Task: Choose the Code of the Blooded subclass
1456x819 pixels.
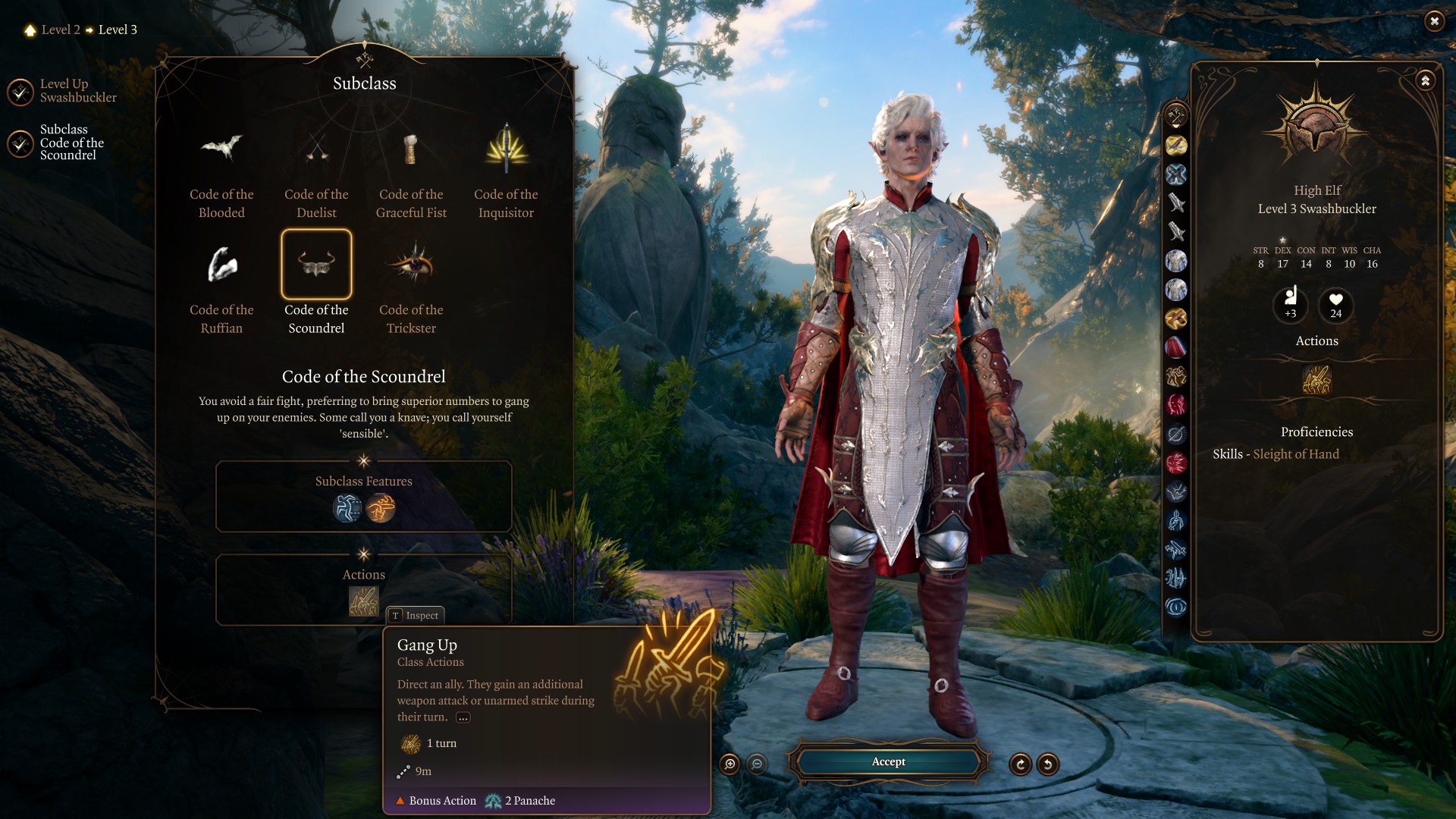Action: (x=221, y=149)
